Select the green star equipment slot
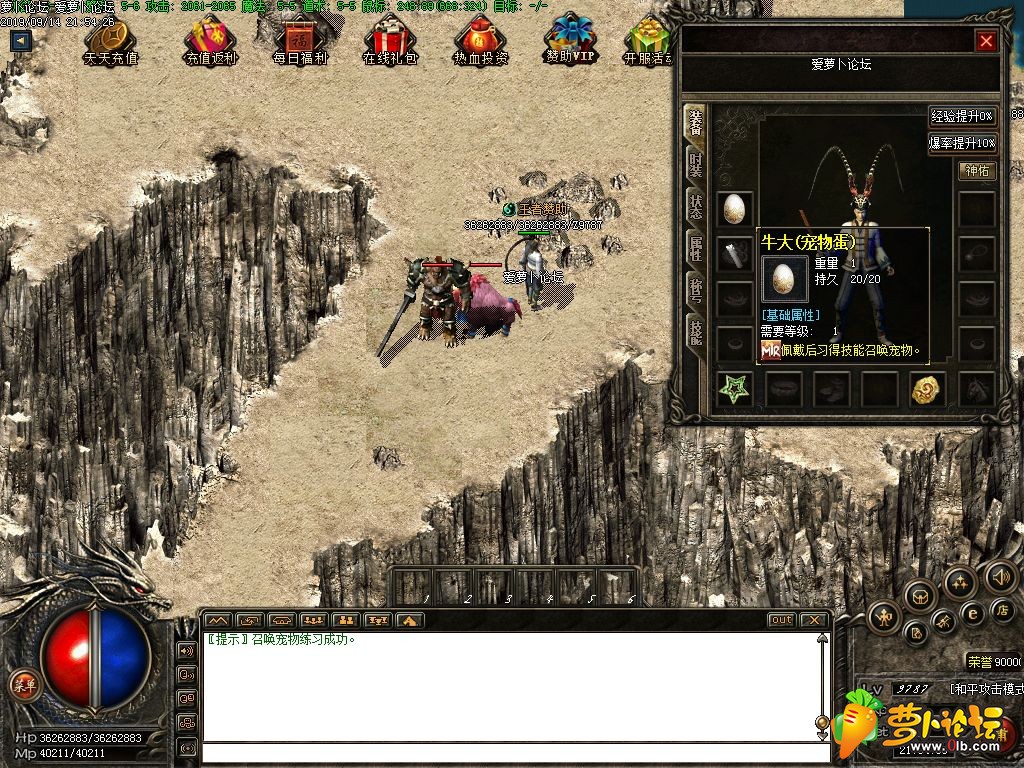The width and height of the screenshot is (1024, 768). [733, 390]
